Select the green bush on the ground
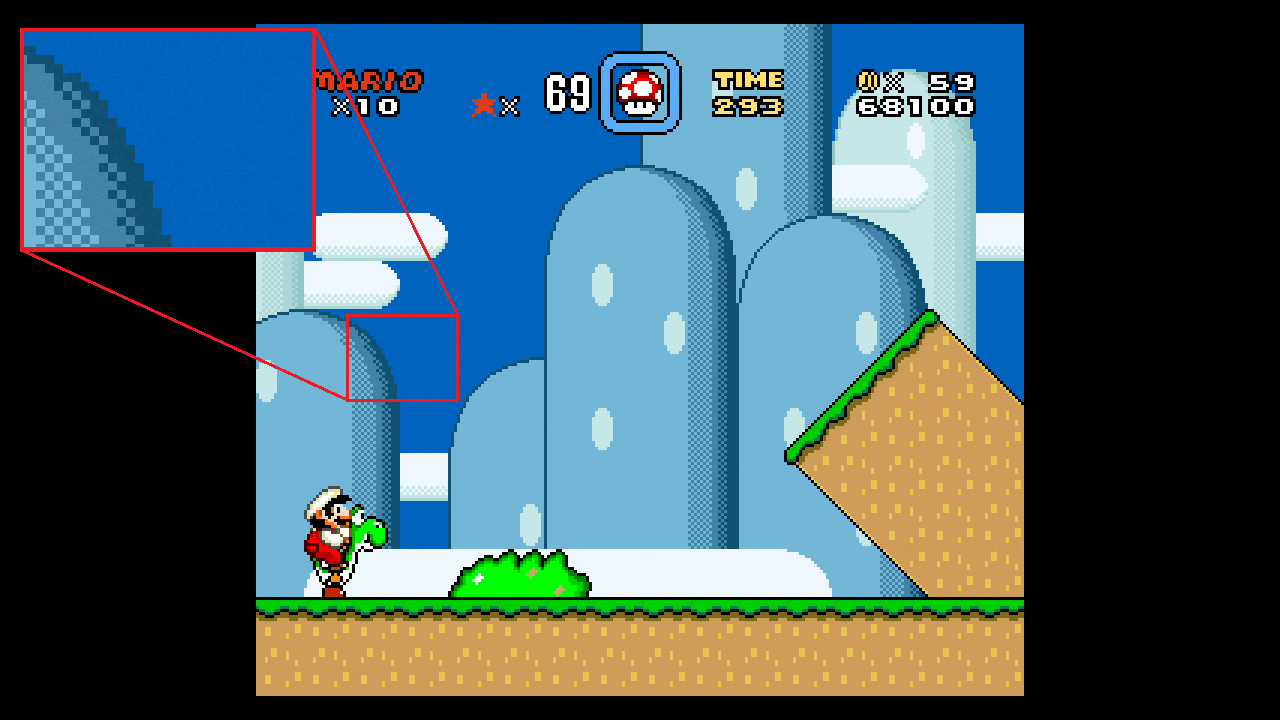 [520, 575]
